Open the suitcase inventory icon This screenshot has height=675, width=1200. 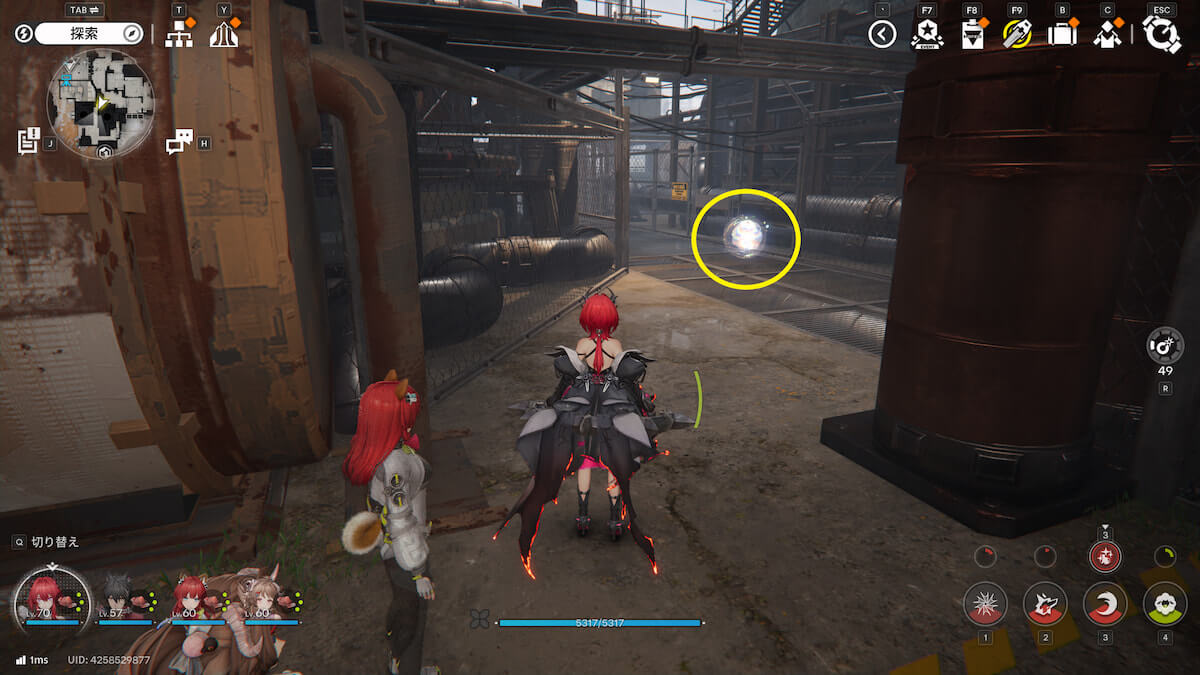click(1062, 35)
